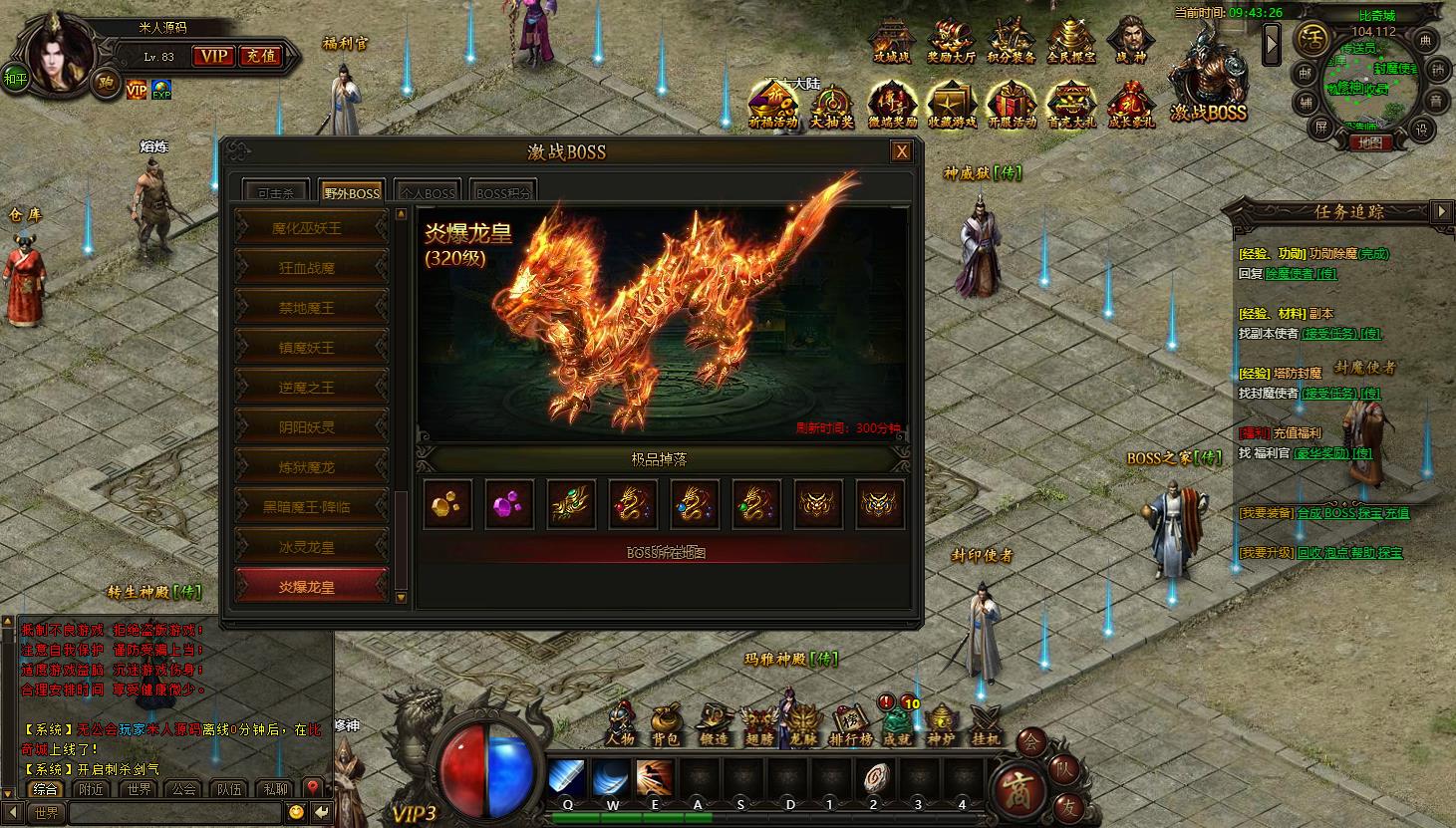Screen dimensions: 1456x828
Task: Choose 魔化巫妖王 from the boss list
Action: click(310, 228)
